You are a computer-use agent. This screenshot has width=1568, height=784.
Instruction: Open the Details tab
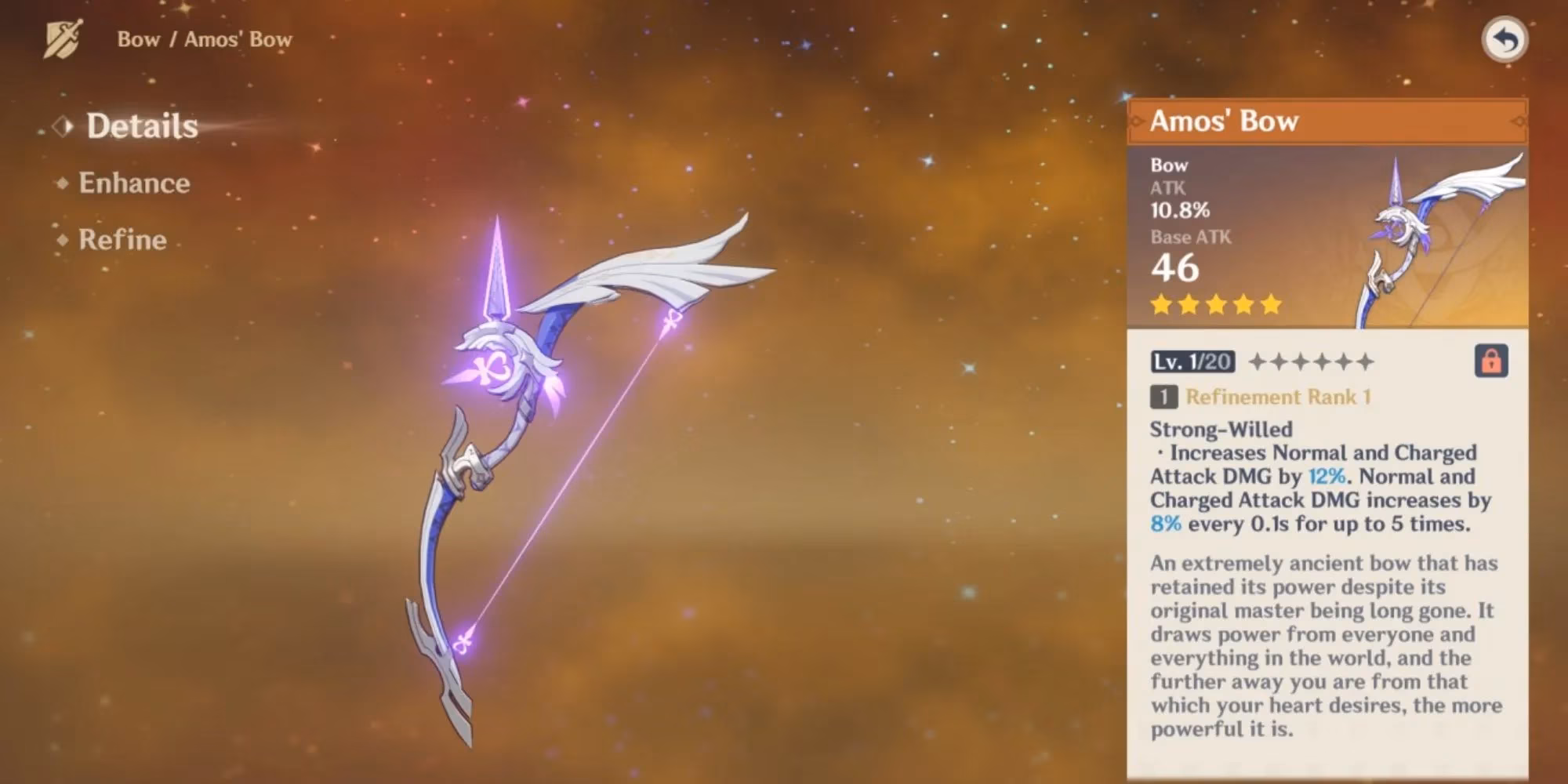point(141,126)
